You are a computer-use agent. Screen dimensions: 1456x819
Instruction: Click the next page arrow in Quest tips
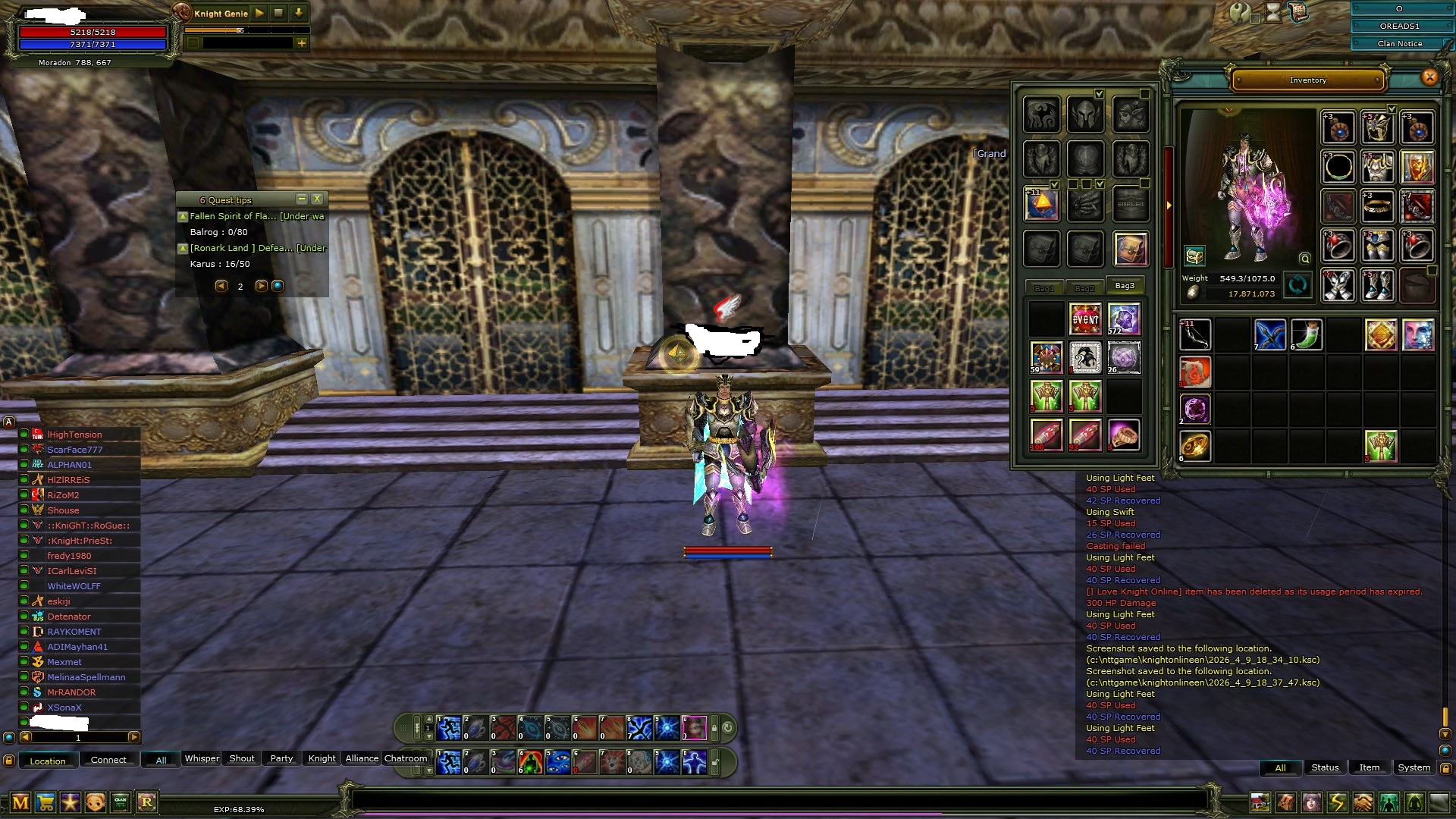261,286
